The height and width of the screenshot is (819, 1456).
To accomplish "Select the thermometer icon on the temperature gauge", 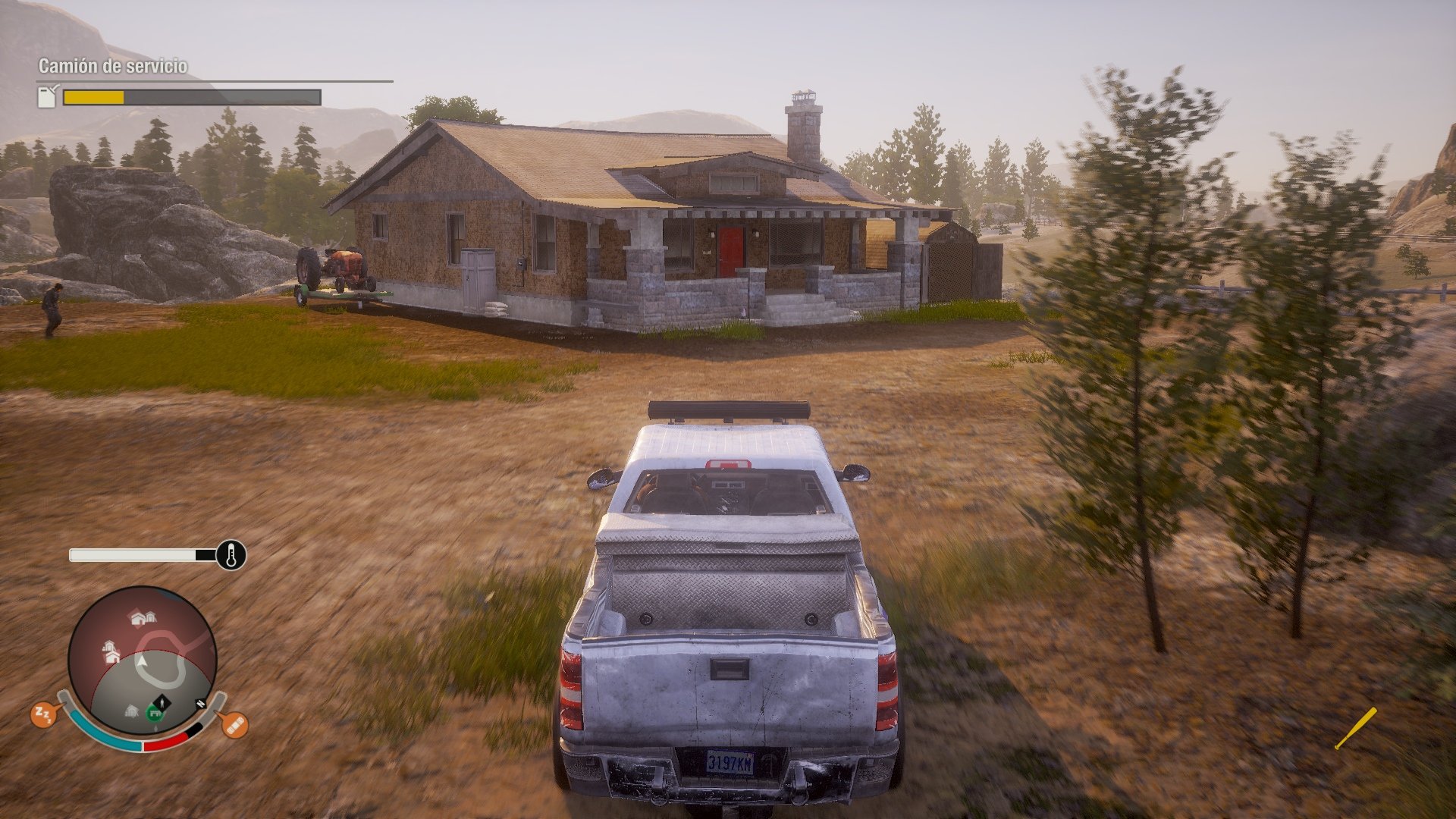I will click(x=230, y=556).
